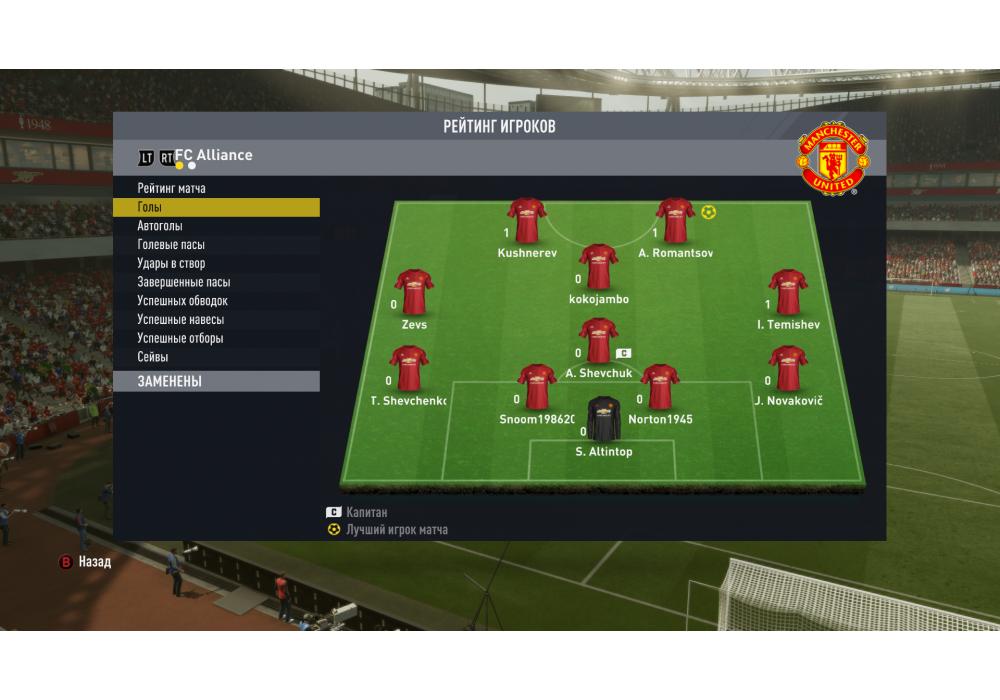Choose Завершенные пасы stat entry
The height and width of the screenshot is (700, 1000).
click(x=183, y=282)
